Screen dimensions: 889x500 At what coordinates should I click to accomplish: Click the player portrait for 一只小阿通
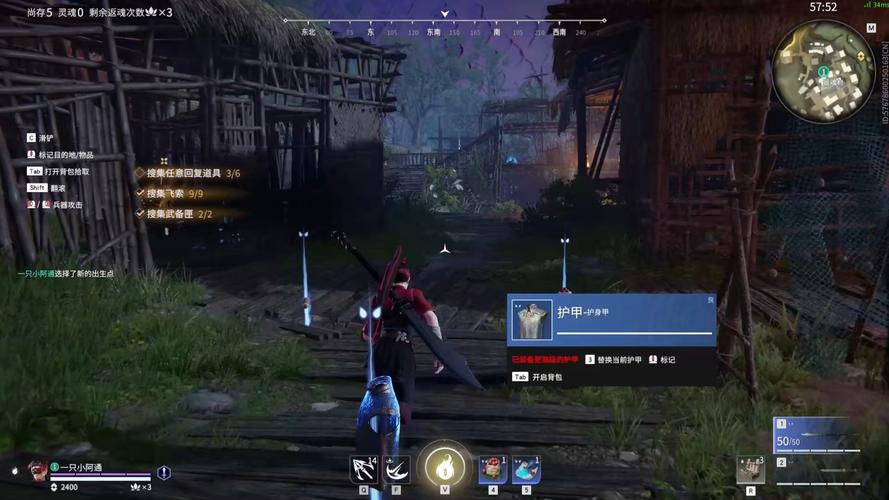(37, 472)
